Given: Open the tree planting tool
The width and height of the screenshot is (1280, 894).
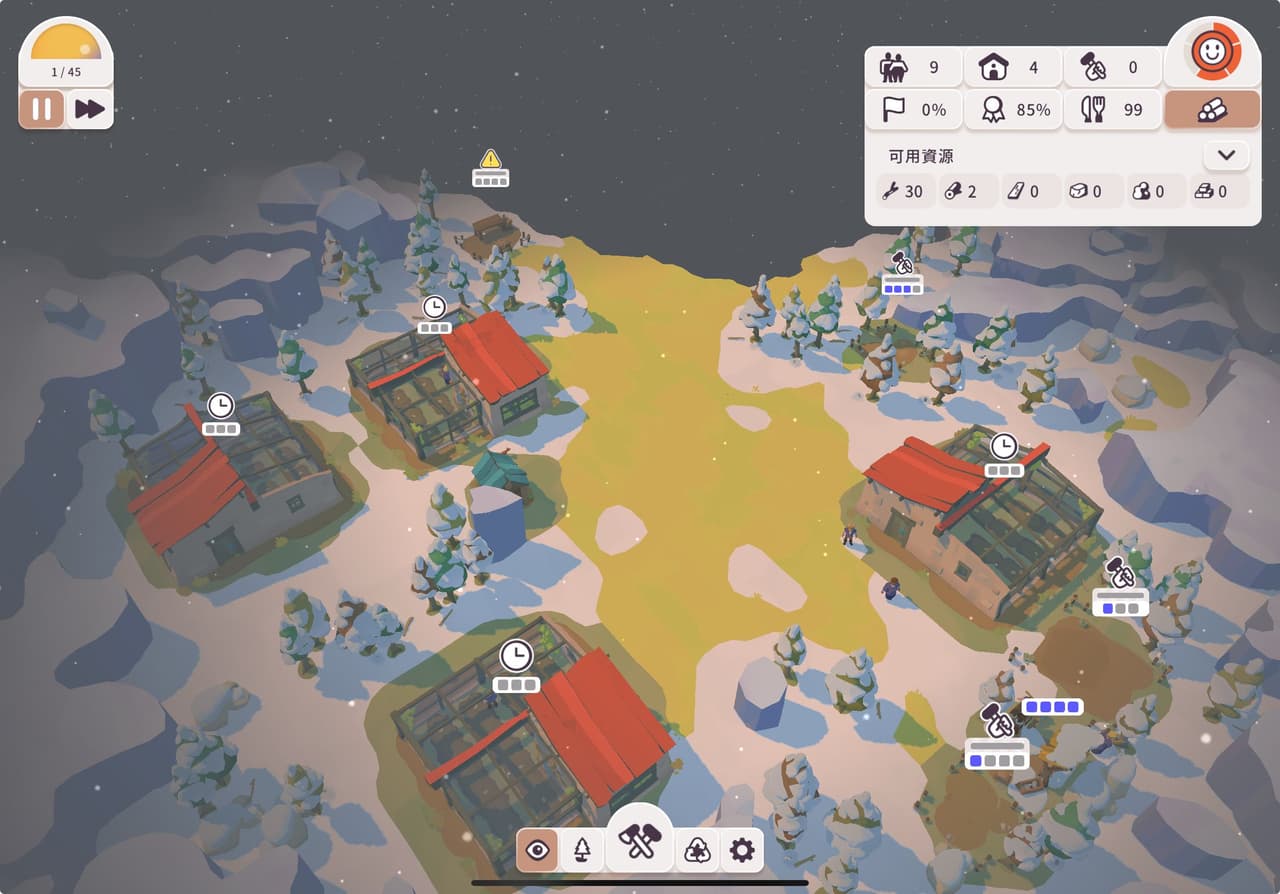Looking at the screenshot, I should pos(582,850).
